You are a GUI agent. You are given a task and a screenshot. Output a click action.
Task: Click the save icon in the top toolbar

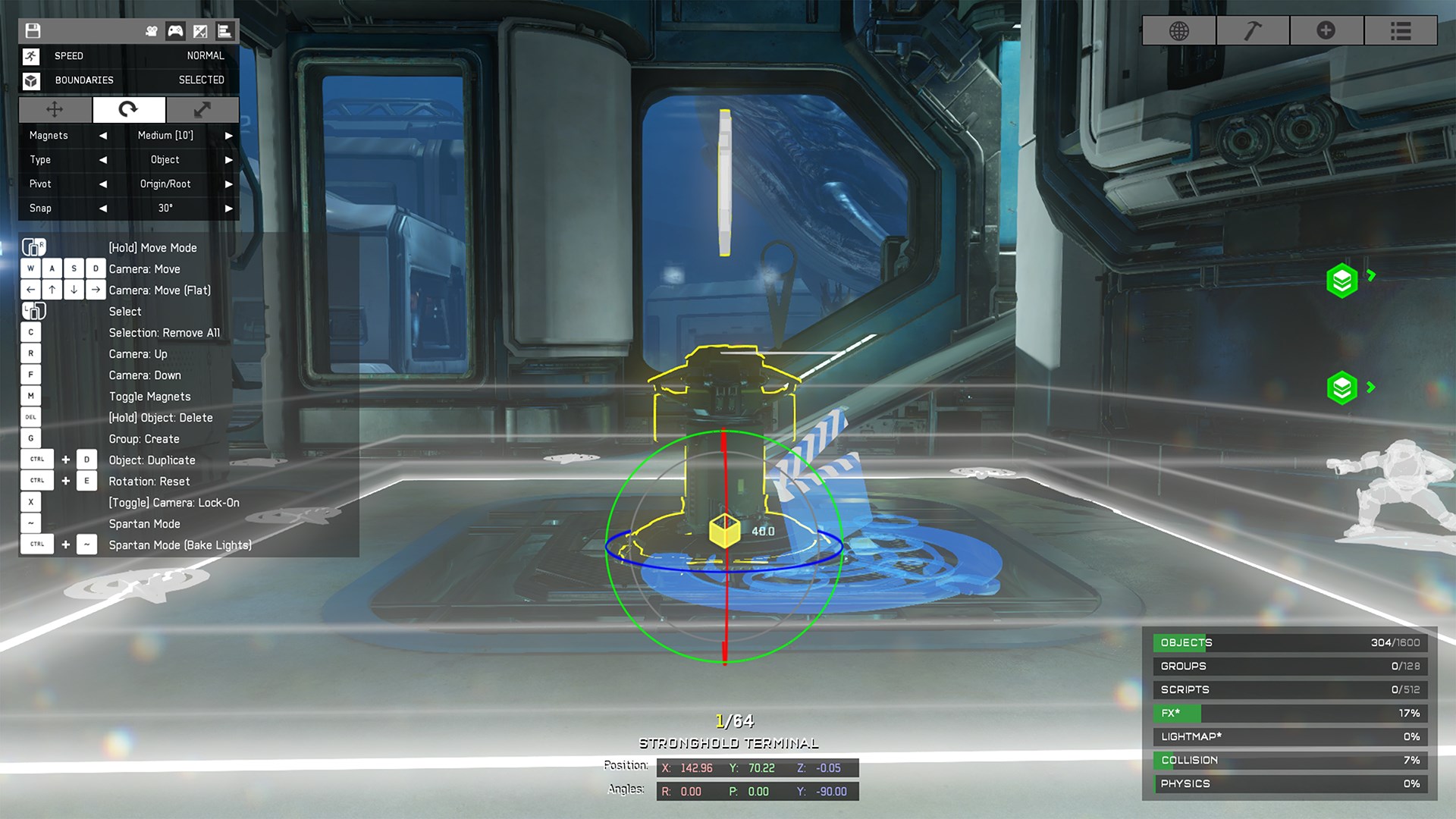pos(33,31)
